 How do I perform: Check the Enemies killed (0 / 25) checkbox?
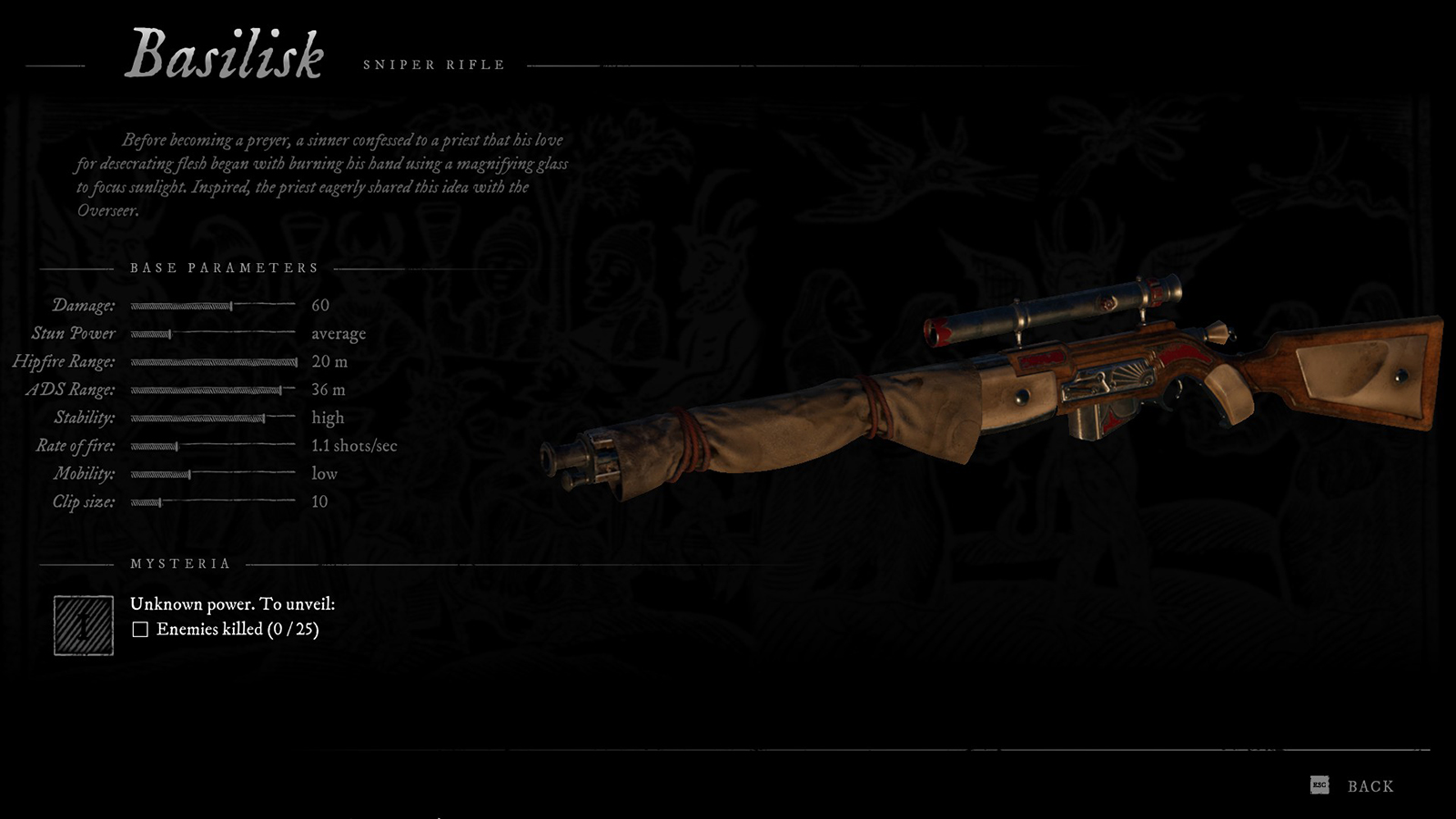click(x=141, y=628)
